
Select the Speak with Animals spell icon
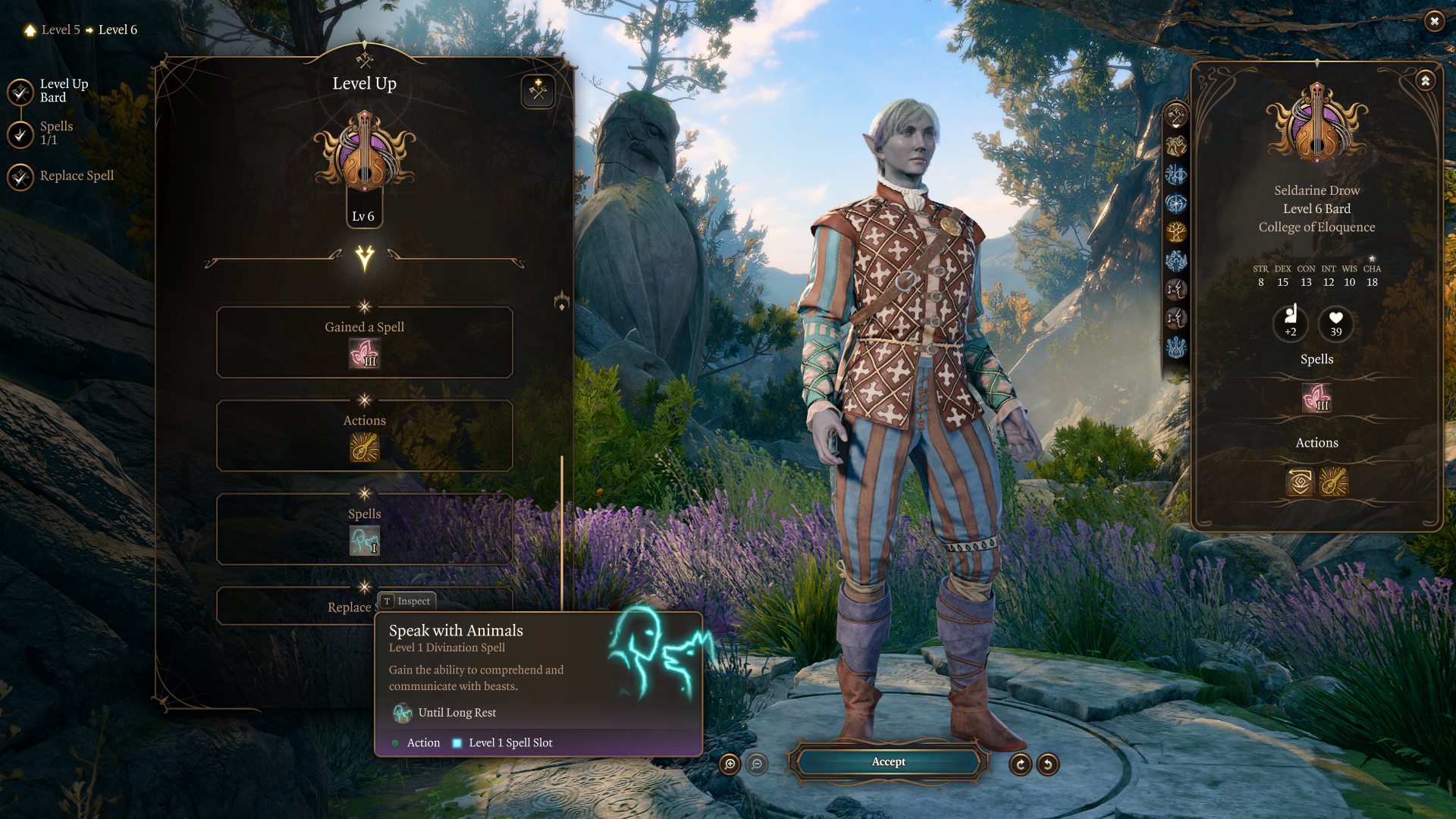[364, 541]
